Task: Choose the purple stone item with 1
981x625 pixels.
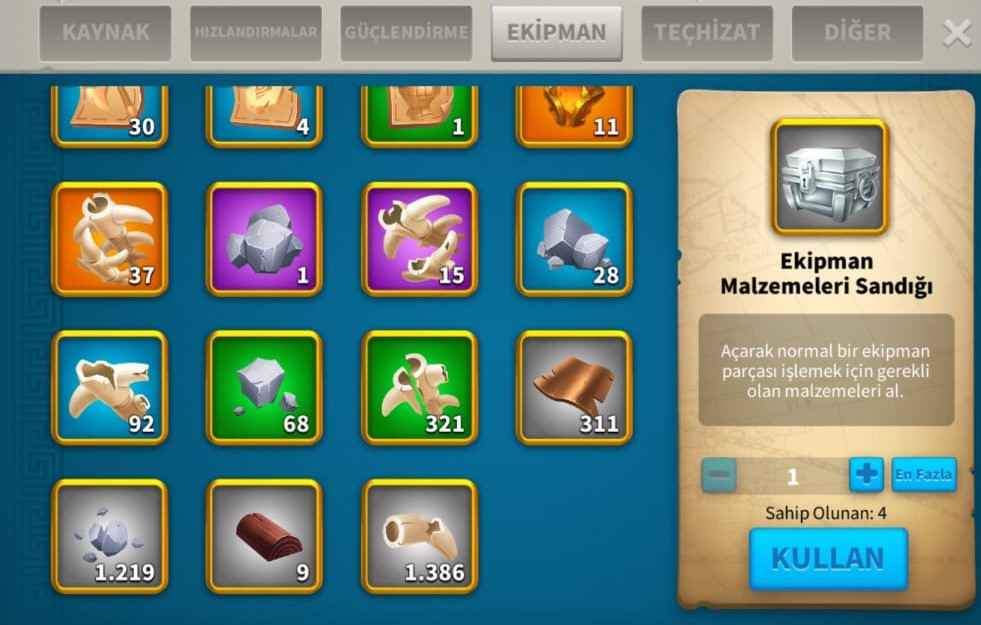Action: click(x=264, y=239)
